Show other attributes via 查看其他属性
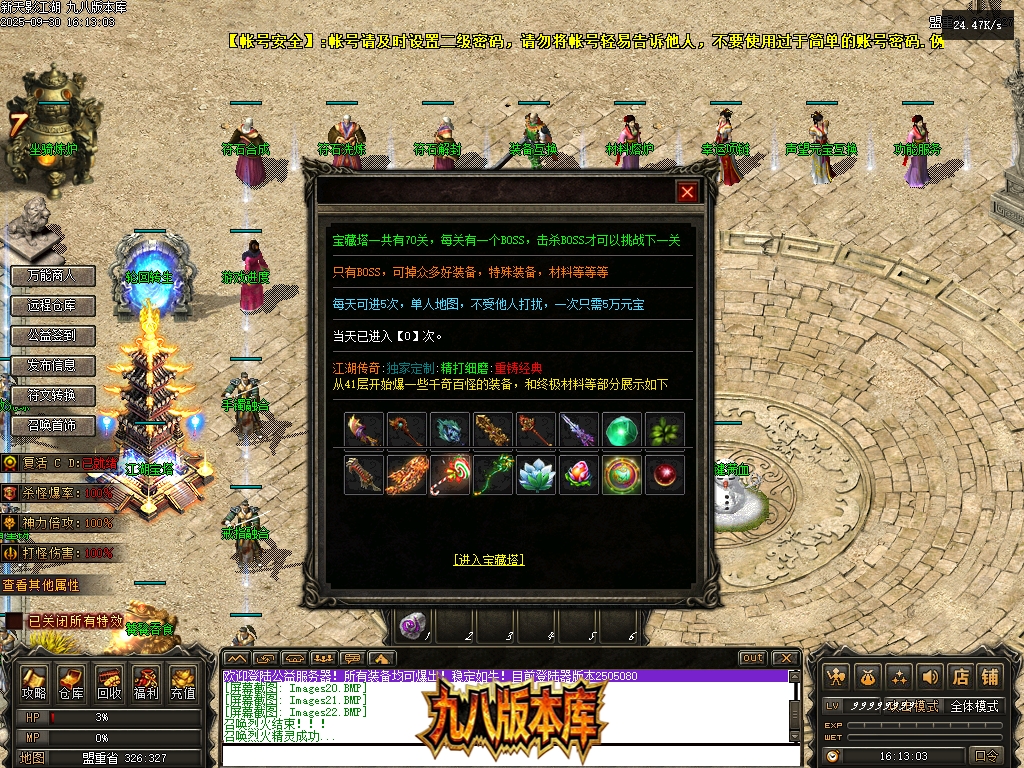1024x768 pixels. click(42, 584)
